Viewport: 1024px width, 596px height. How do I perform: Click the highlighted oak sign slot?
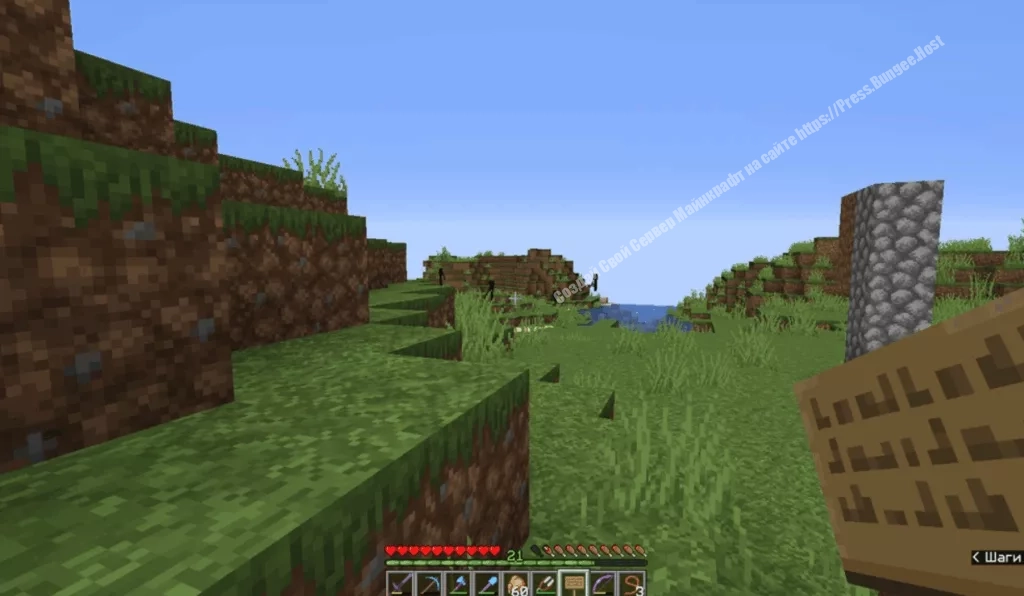pyautogui.click(x=574, y=584)
